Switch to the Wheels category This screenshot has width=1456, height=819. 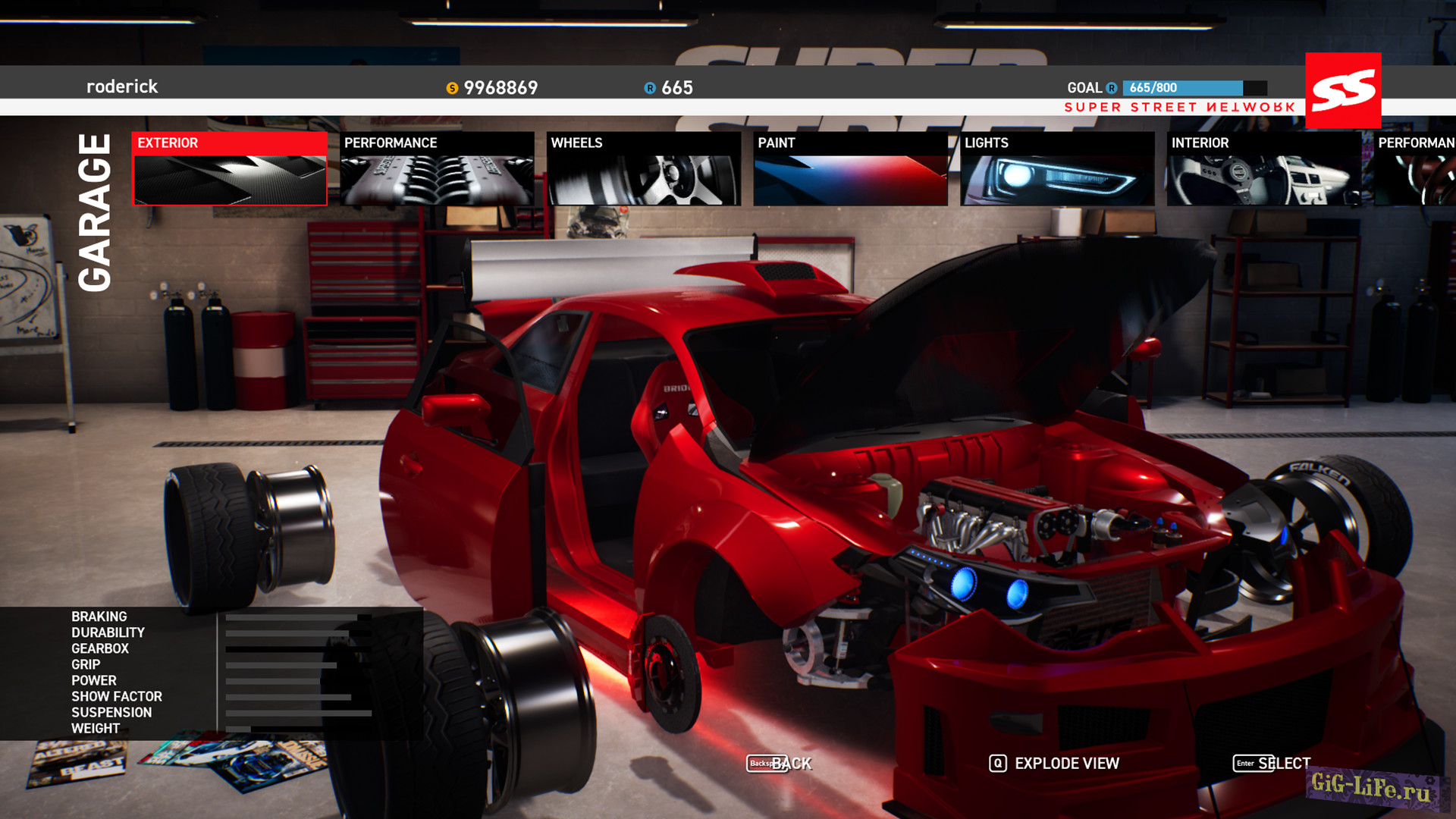click(x=644, y=168)
